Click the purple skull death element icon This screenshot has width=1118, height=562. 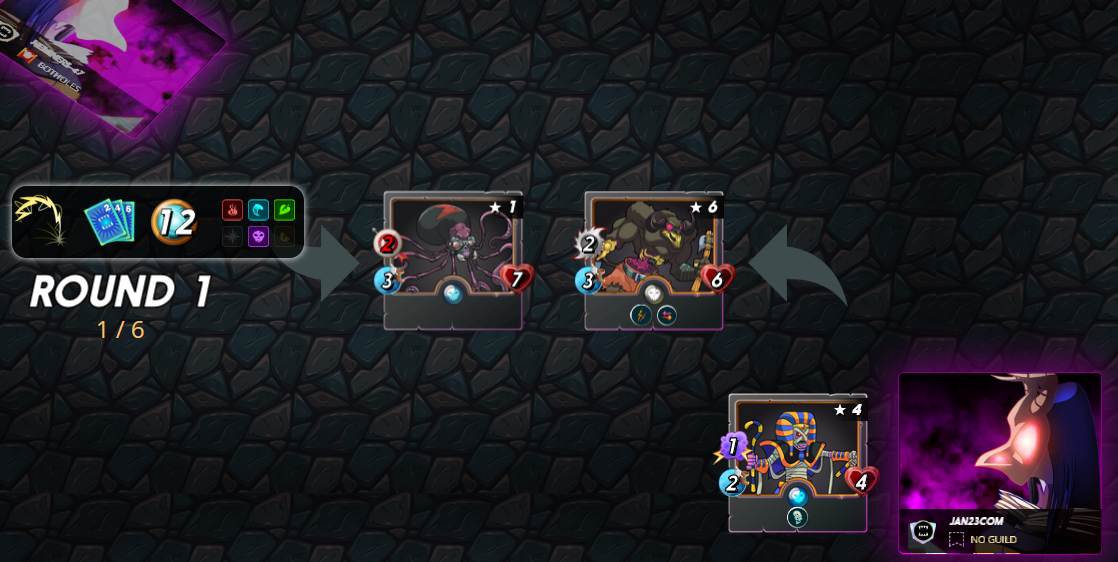click(x=258, y=237)
